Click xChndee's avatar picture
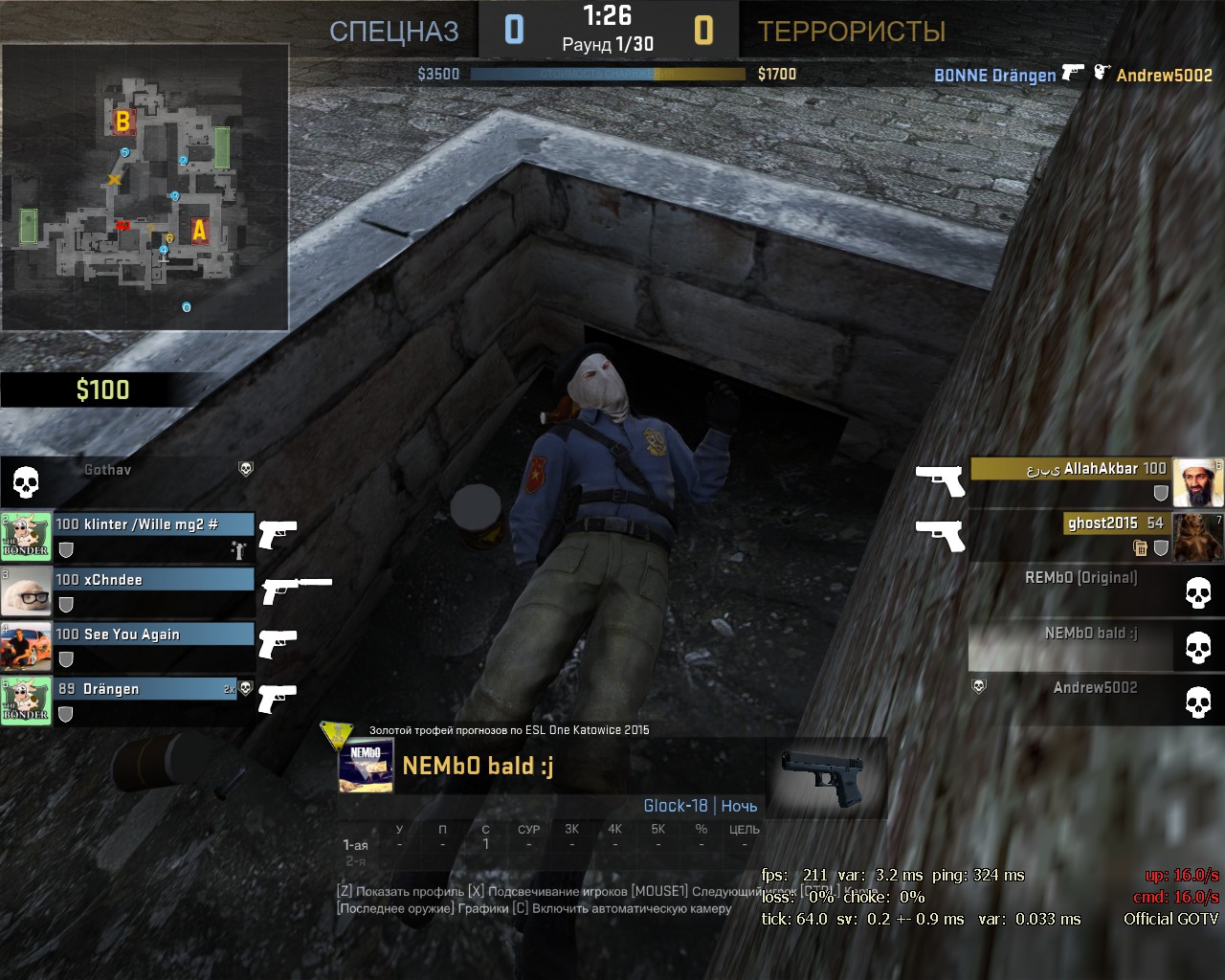The height and width of the screenshot is (980, 1225). tap(26, 591)
